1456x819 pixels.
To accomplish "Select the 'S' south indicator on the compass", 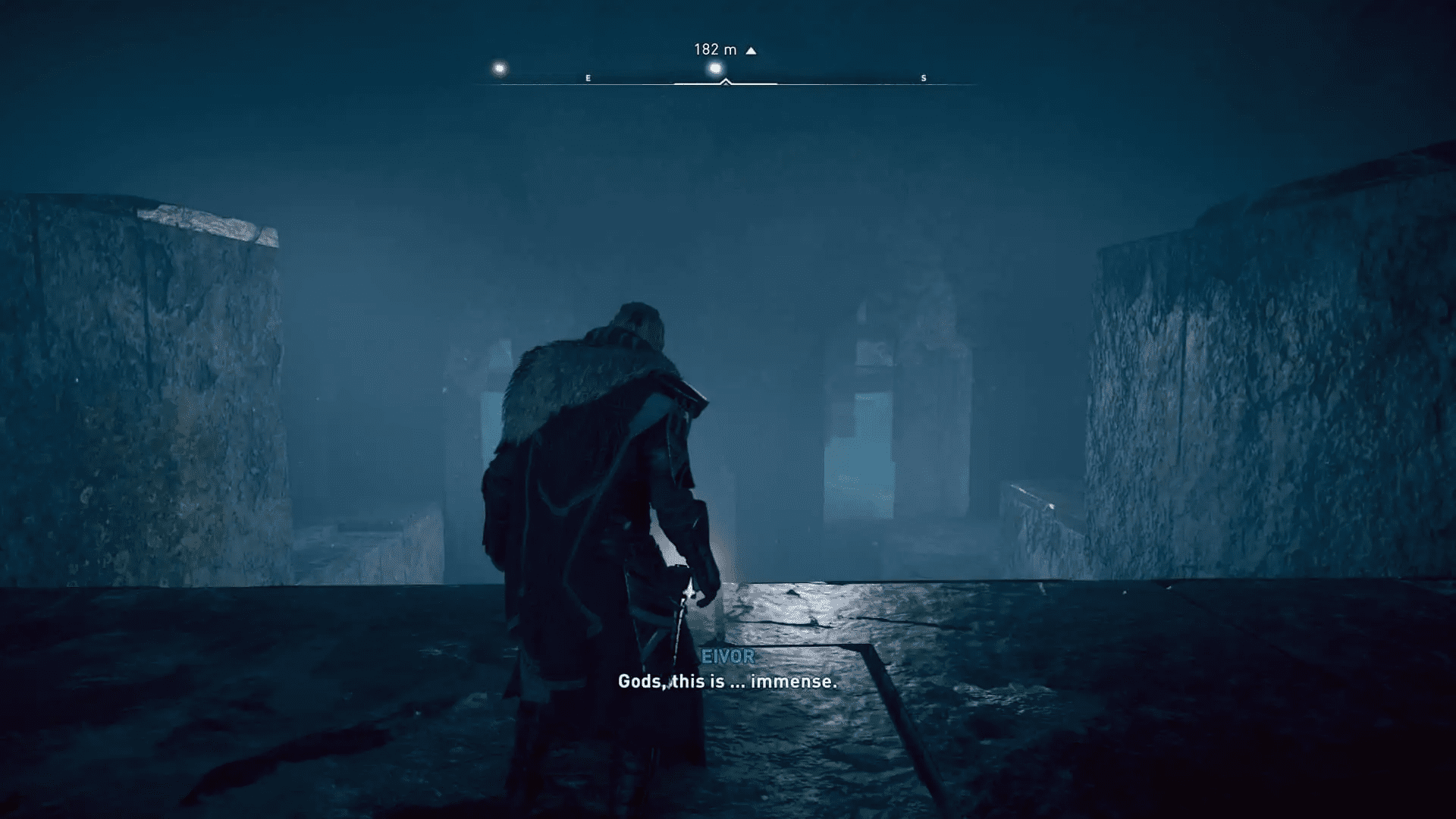I will [x=922, y=77].
